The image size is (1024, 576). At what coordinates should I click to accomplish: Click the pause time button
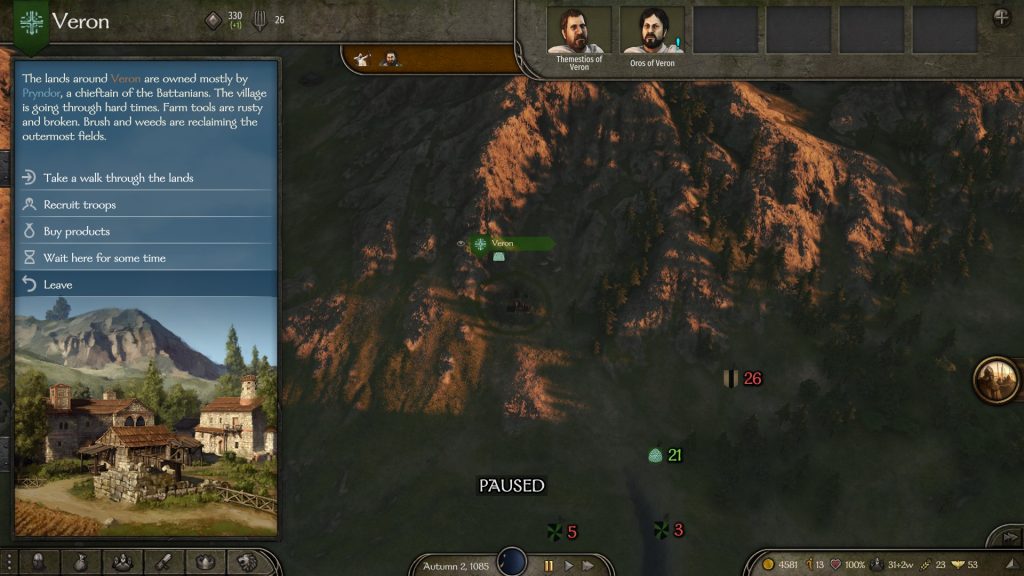click(x=549, y=565)
